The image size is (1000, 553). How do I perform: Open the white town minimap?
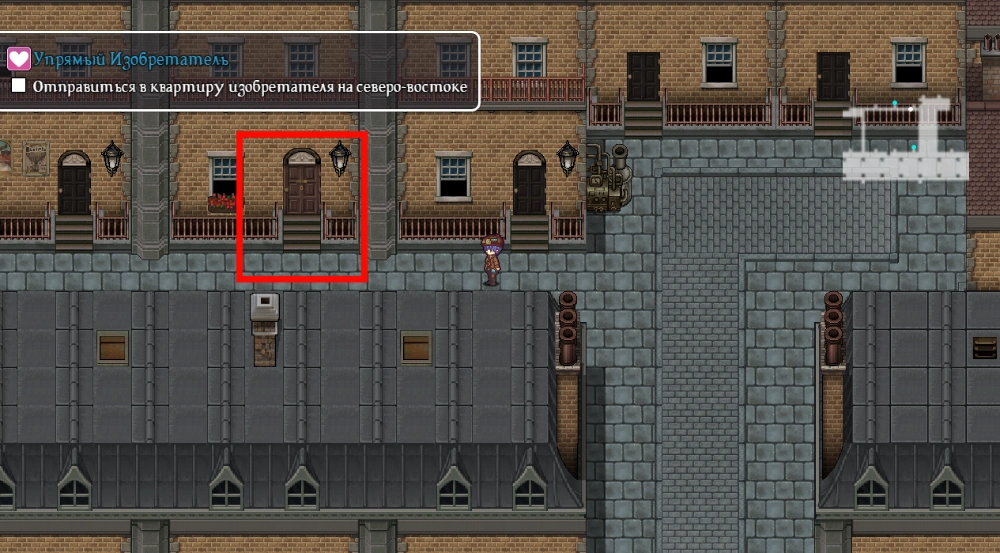pyautogui.click(x=905, y=141)
